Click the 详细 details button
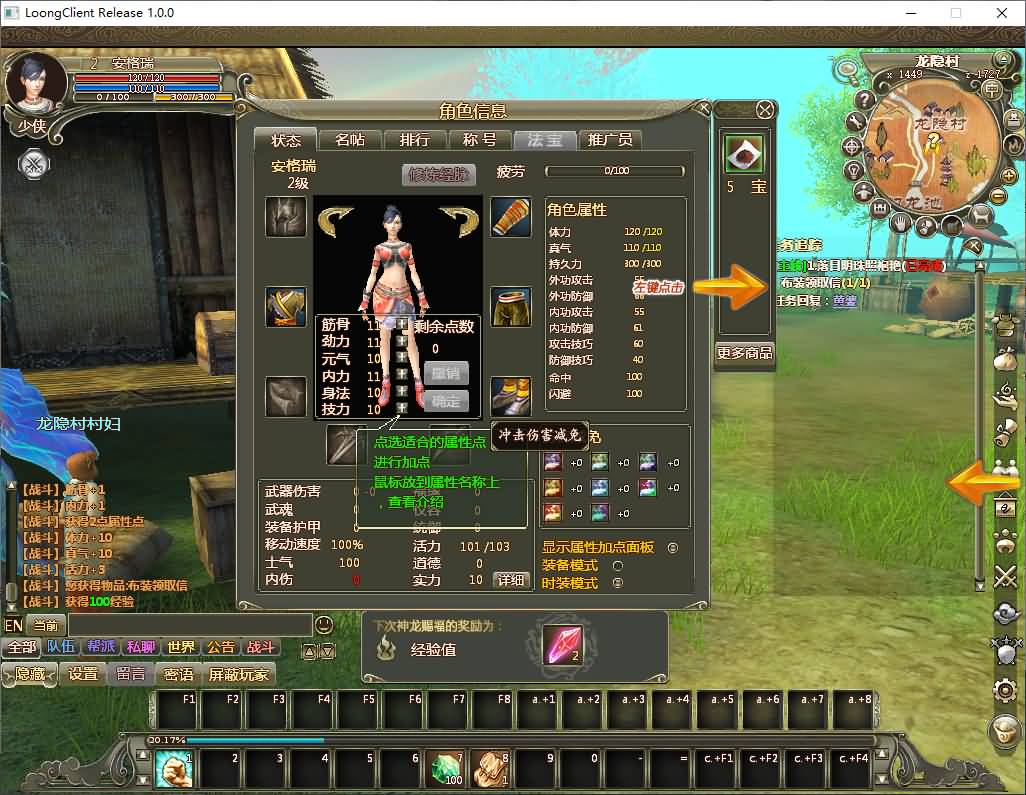Screen dimensions: 1026x795 click(511, 580)
